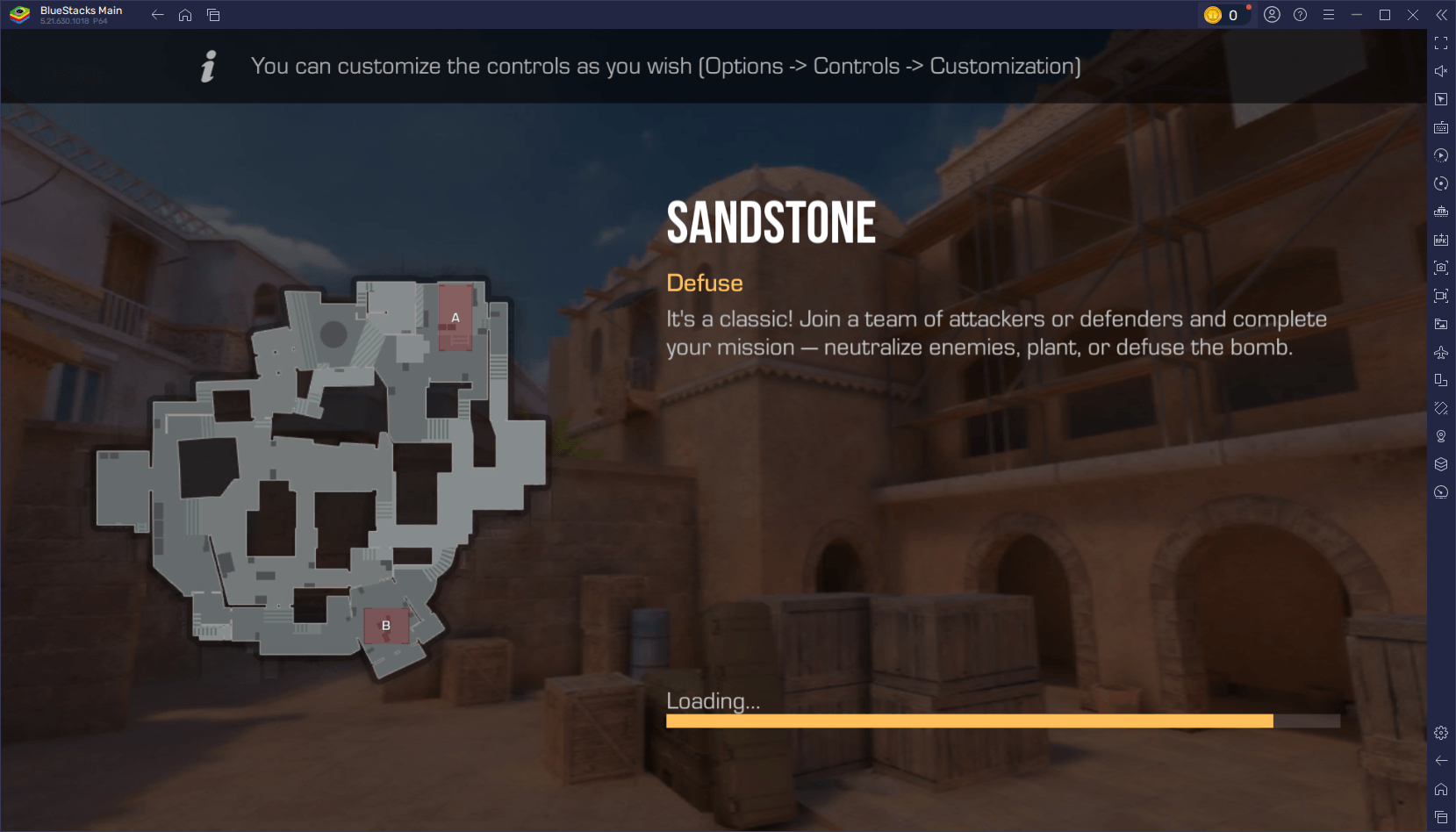The height and width of the screenshot is (832, 1456).
Task: Open the keyboard controls editor
Action: pyautogui.click(x=1441, y=126)
